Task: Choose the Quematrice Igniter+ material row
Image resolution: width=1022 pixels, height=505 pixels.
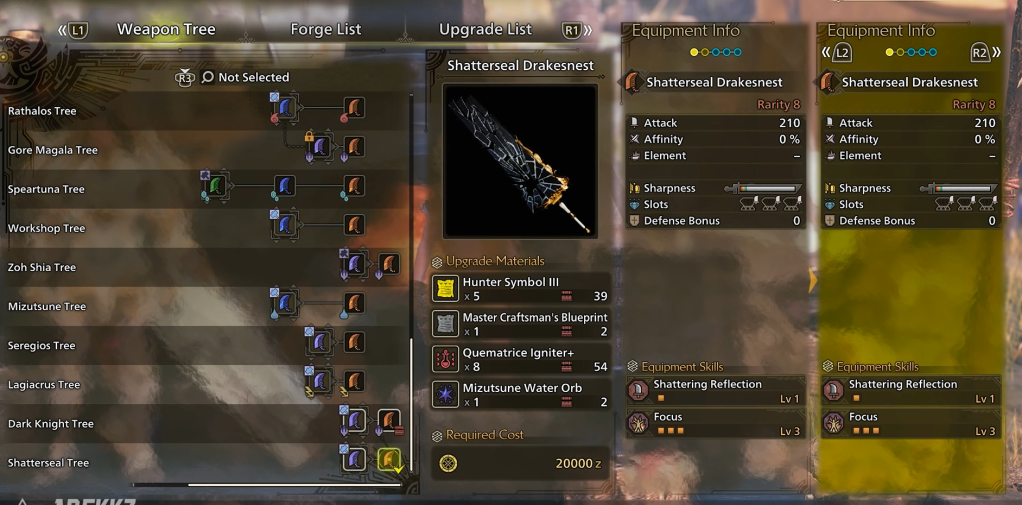Action: 521,359
